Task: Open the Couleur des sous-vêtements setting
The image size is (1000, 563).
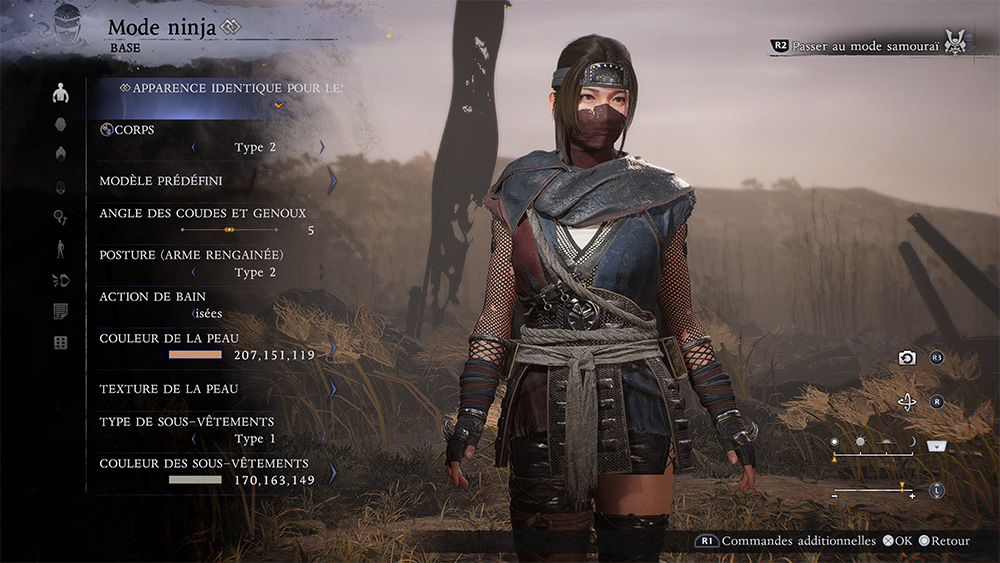Action: (x=210, y=471)
